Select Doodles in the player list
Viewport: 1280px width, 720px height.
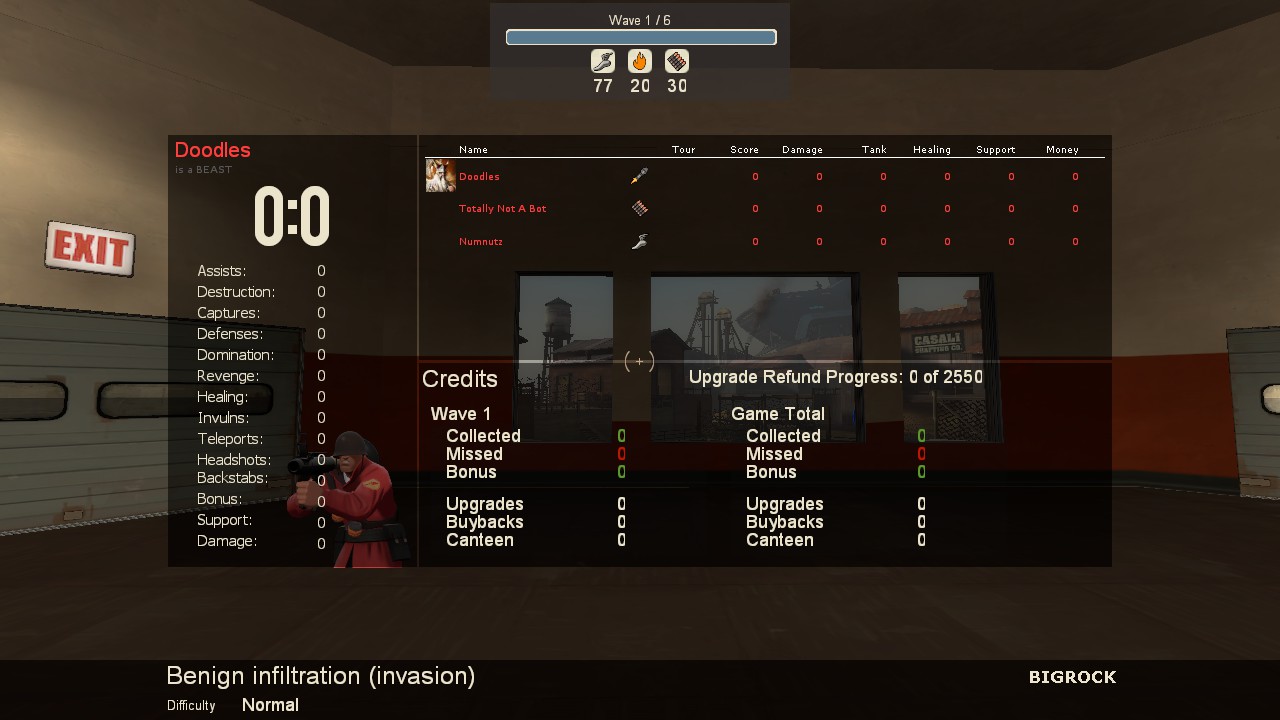(x=479, y=177)
